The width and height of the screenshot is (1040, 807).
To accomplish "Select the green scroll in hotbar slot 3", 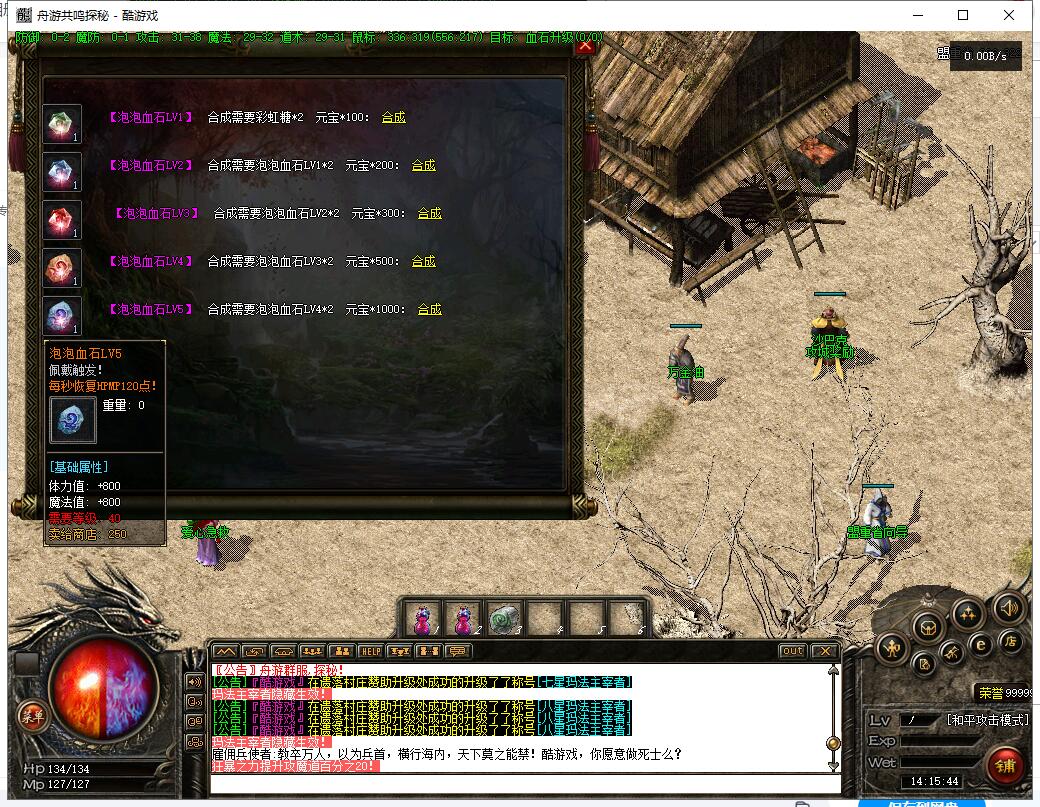I will (505, 618).
